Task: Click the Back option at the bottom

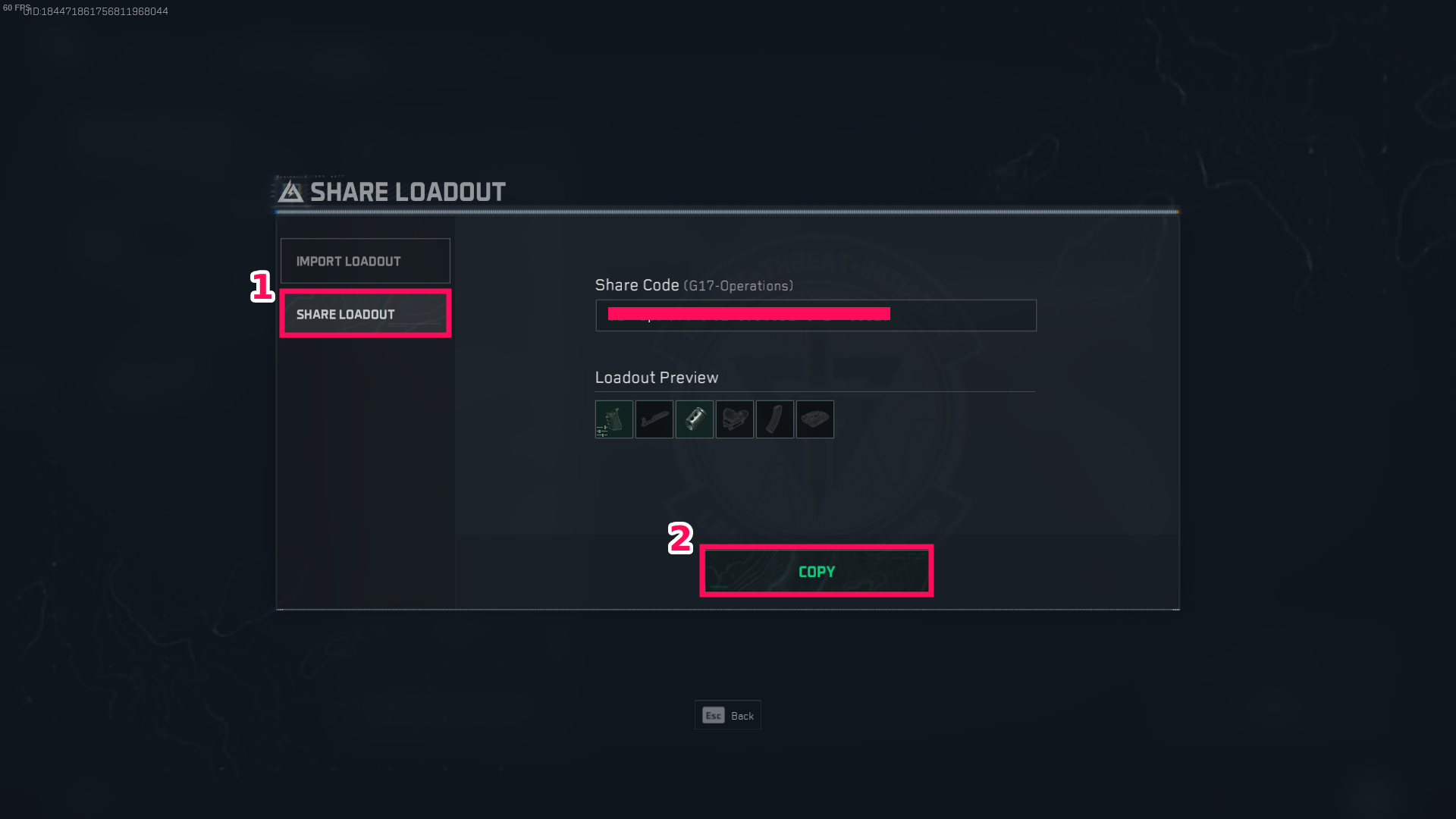Action: coord(742,715)
